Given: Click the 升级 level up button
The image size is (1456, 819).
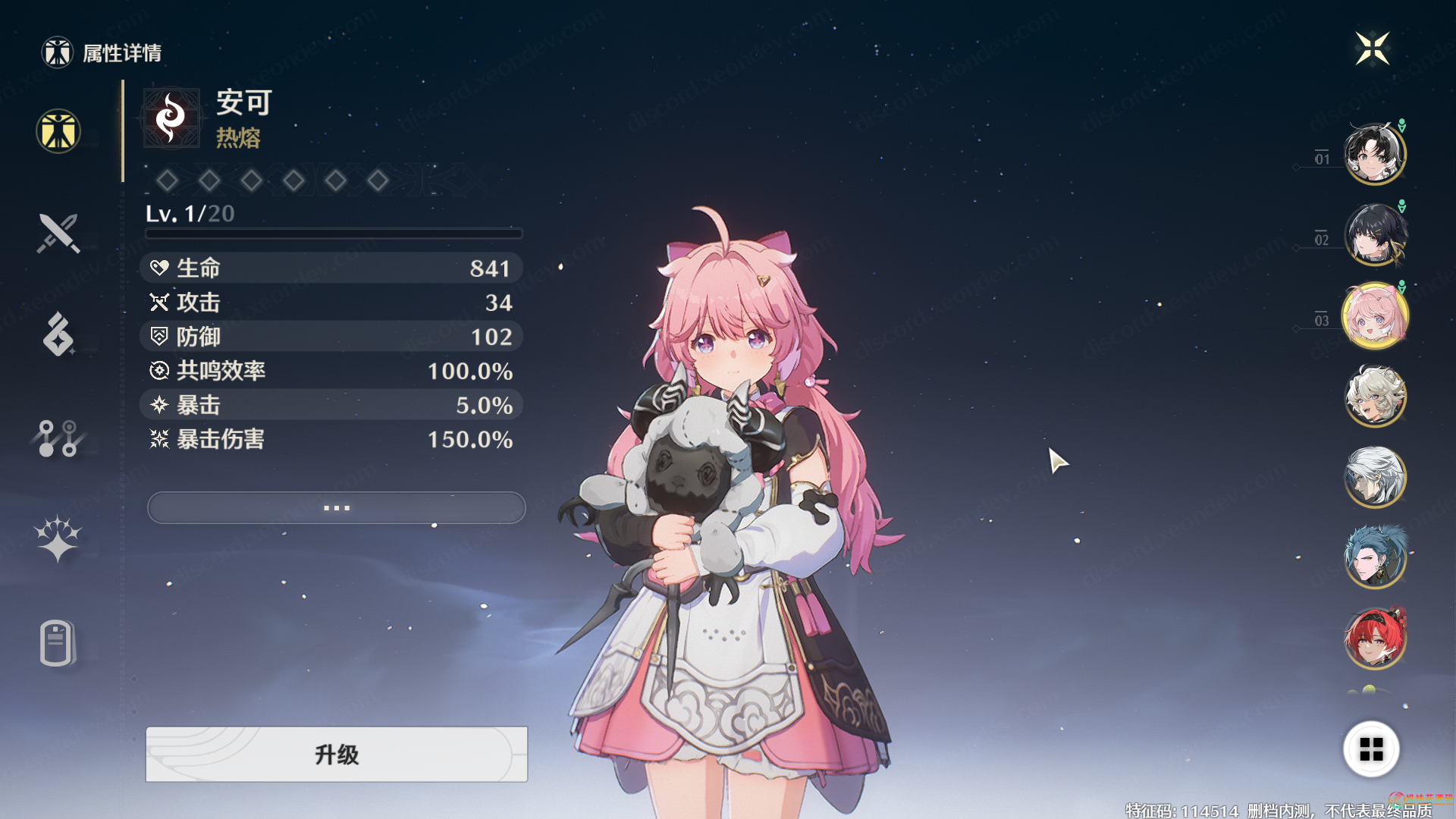Looking at the screenshot, I should coord(336,754).
